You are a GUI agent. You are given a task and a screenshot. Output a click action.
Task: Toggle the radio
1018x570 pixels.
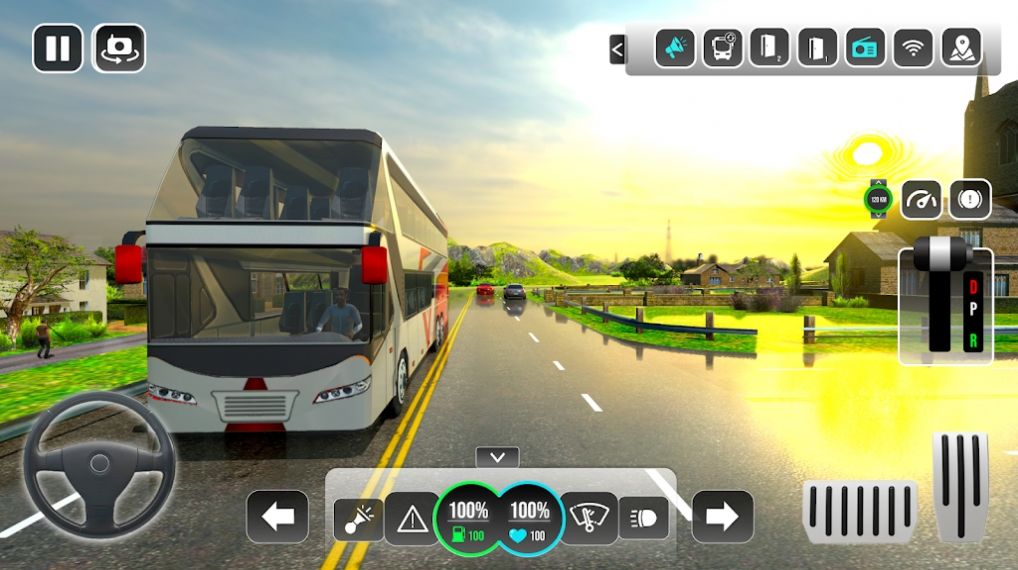tap(865, 48)
